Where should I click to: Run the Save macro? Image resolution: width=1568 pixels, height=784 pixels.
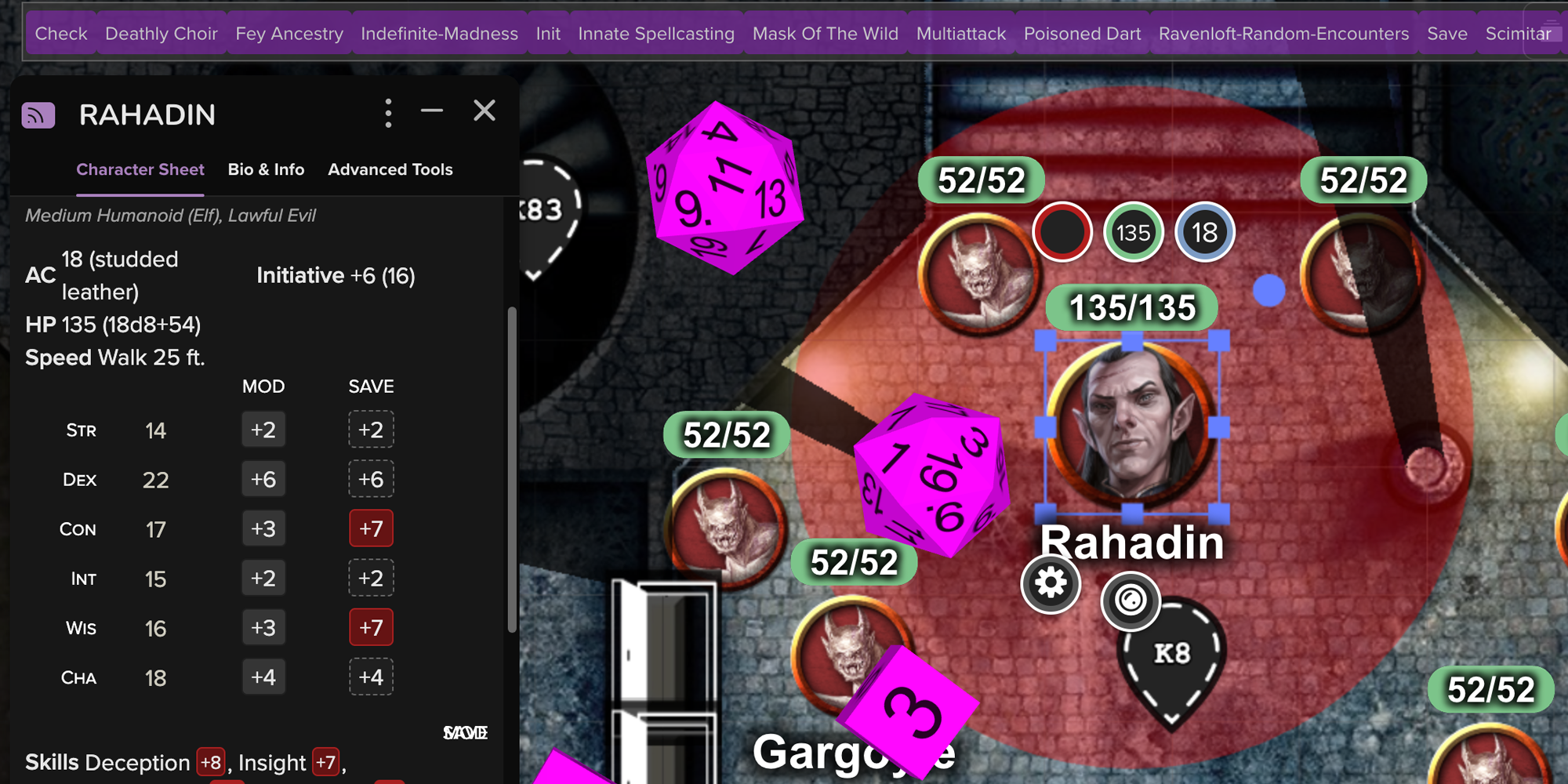pos(1446,33)
